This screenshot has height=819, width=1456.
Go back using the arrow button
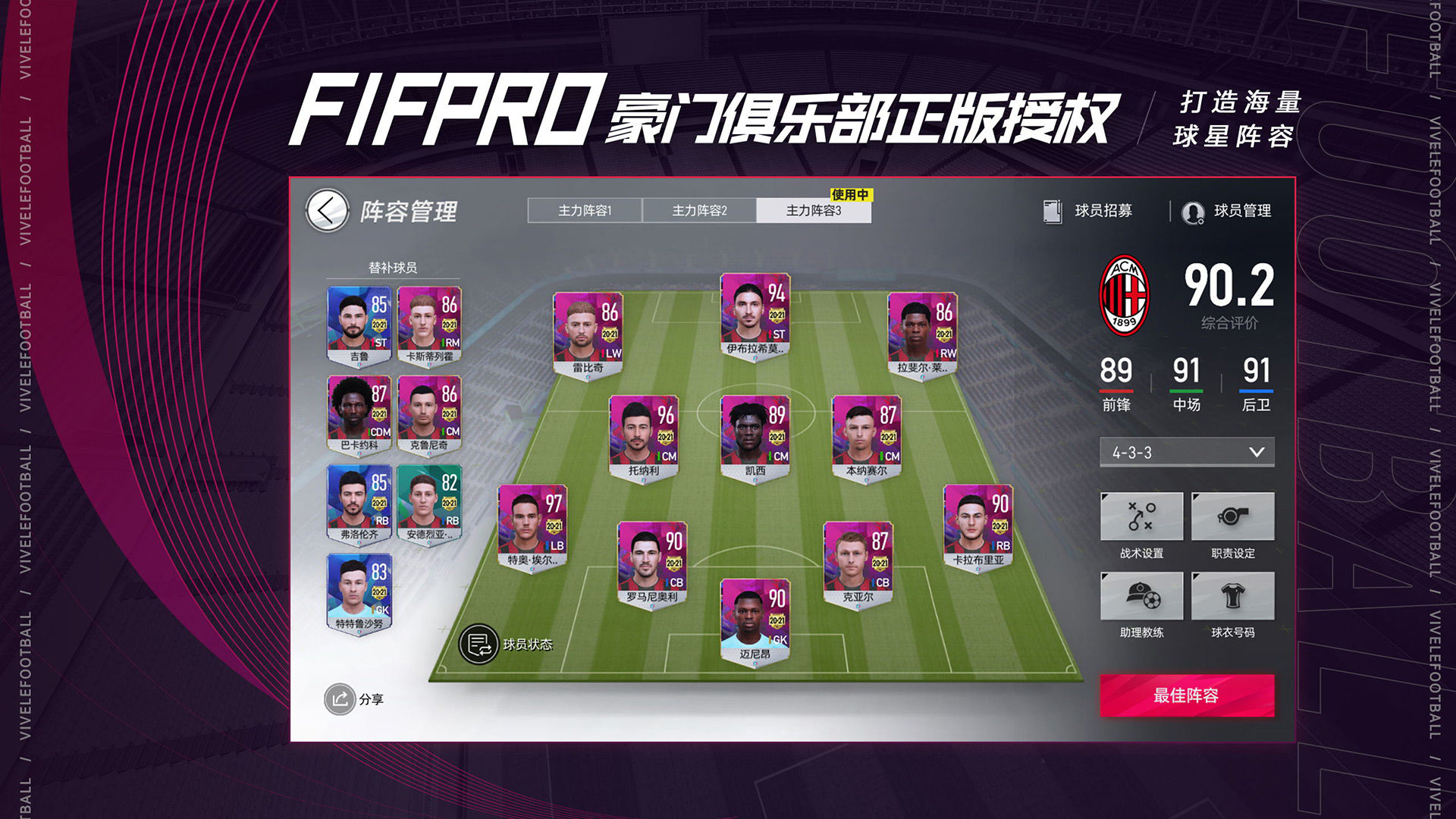pyautogui.click(x=327, y=211)
